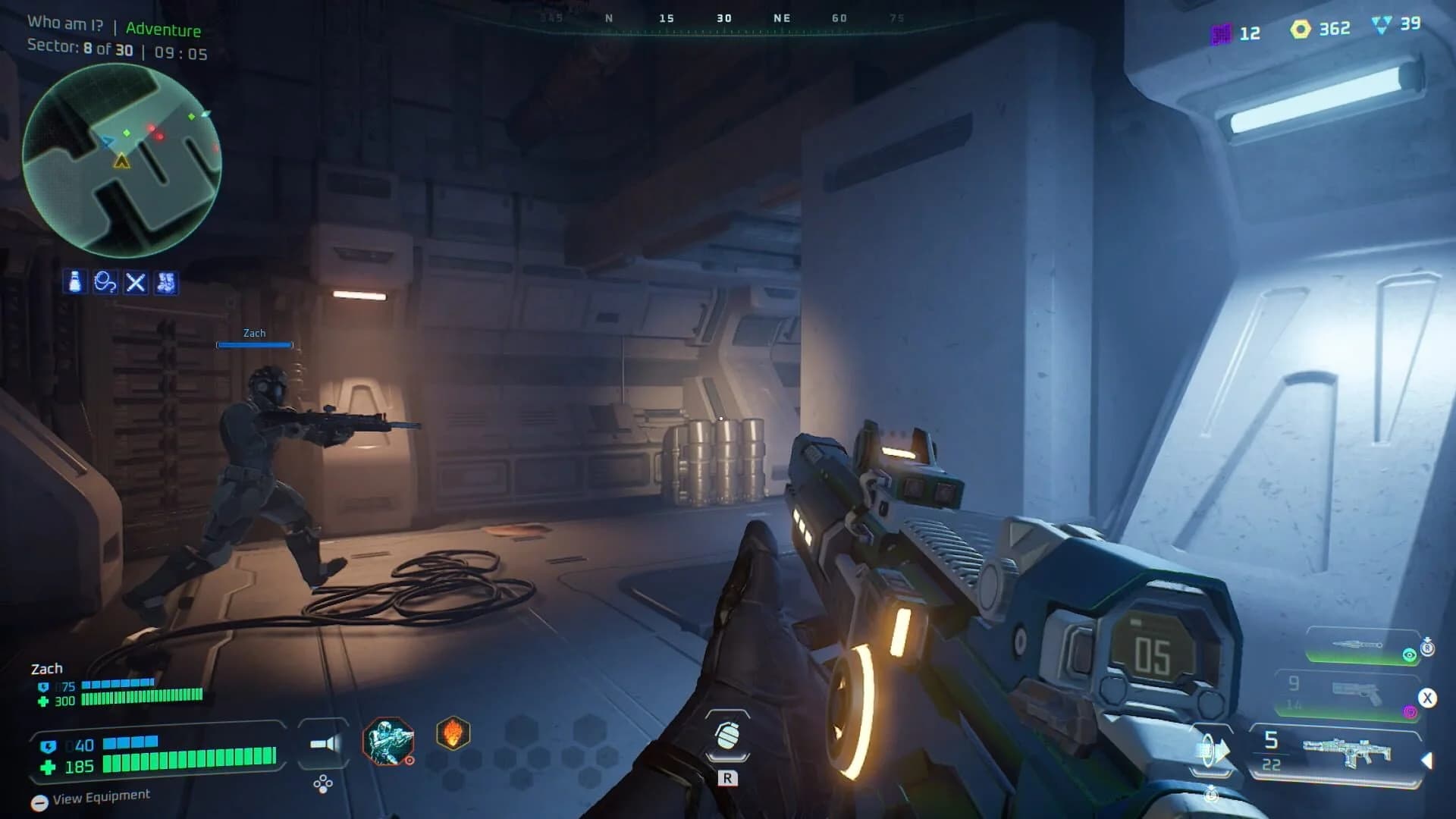
Task: Toggle the green eye icon on the rifle slot
Action: [x=1408, y=654]
